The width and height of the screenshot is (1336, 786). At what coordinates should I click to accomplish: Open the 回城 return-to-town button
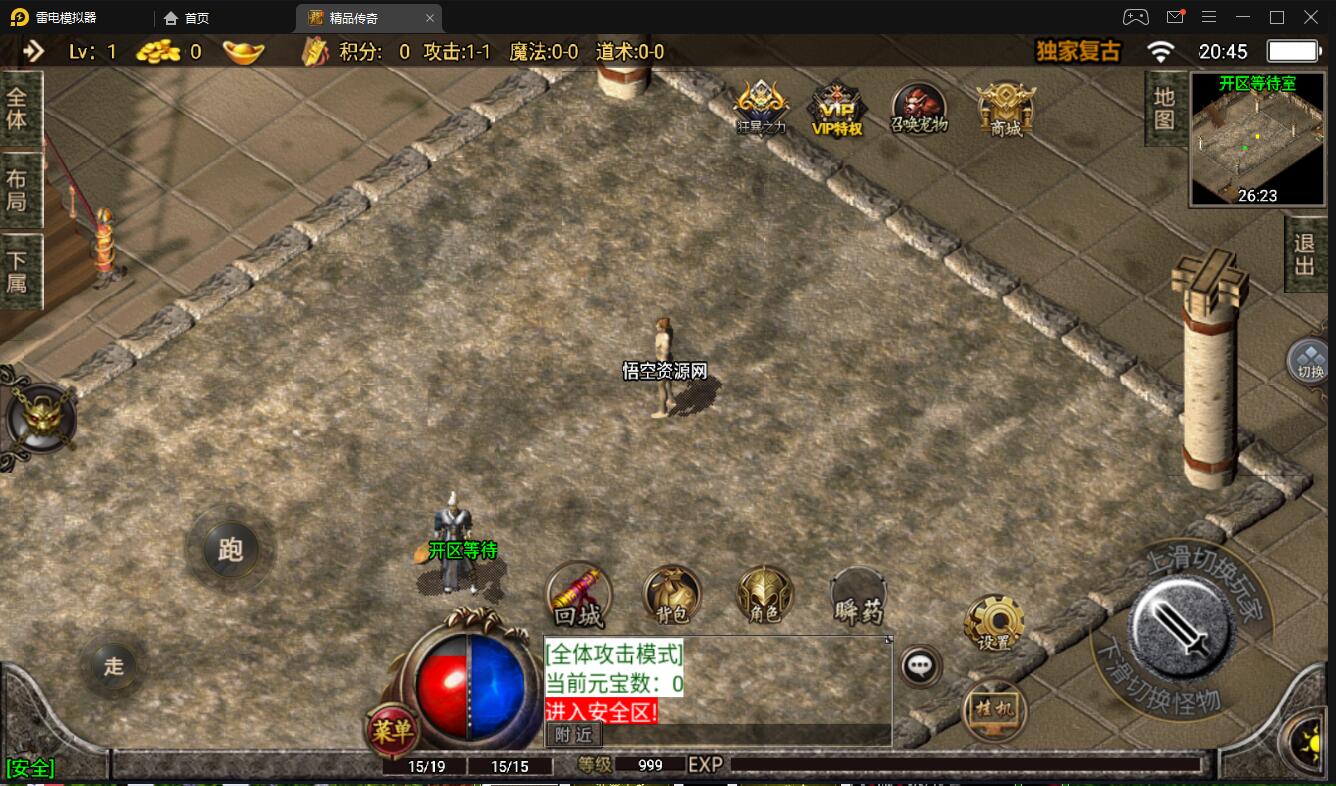coord(578,596)
